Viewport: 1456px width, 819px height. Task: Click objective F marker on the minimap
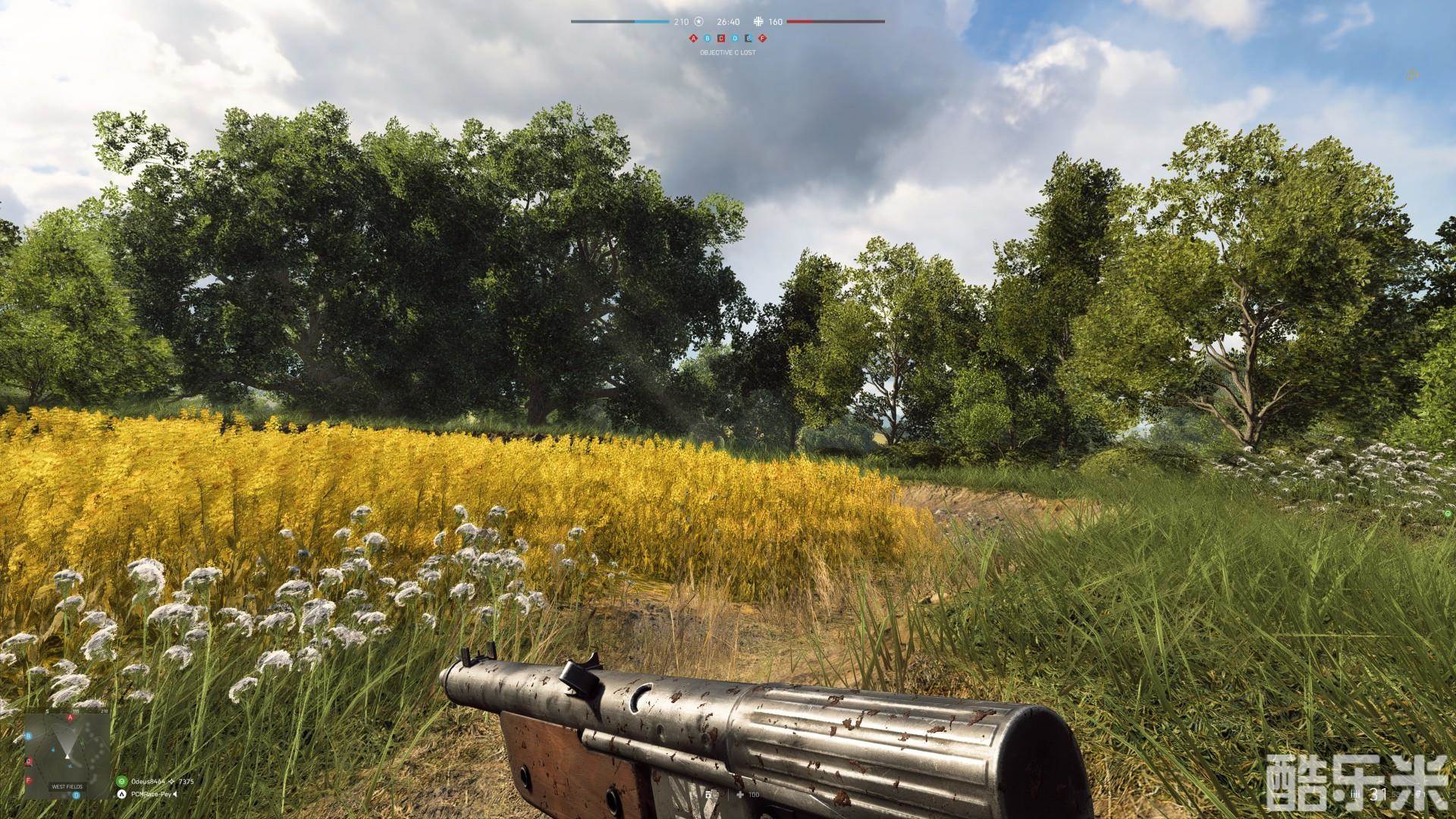[29, 780]
